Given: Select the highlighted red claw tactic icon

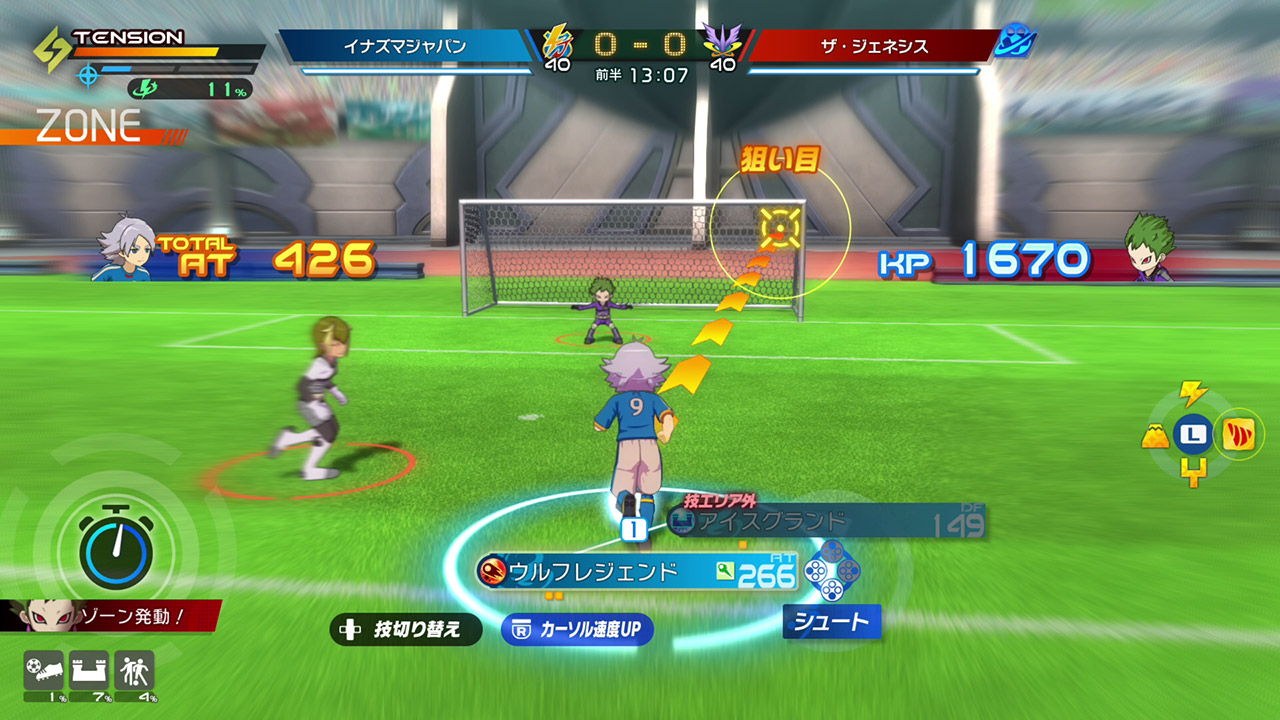Looking at the screenshot, I should (1240, 435).
